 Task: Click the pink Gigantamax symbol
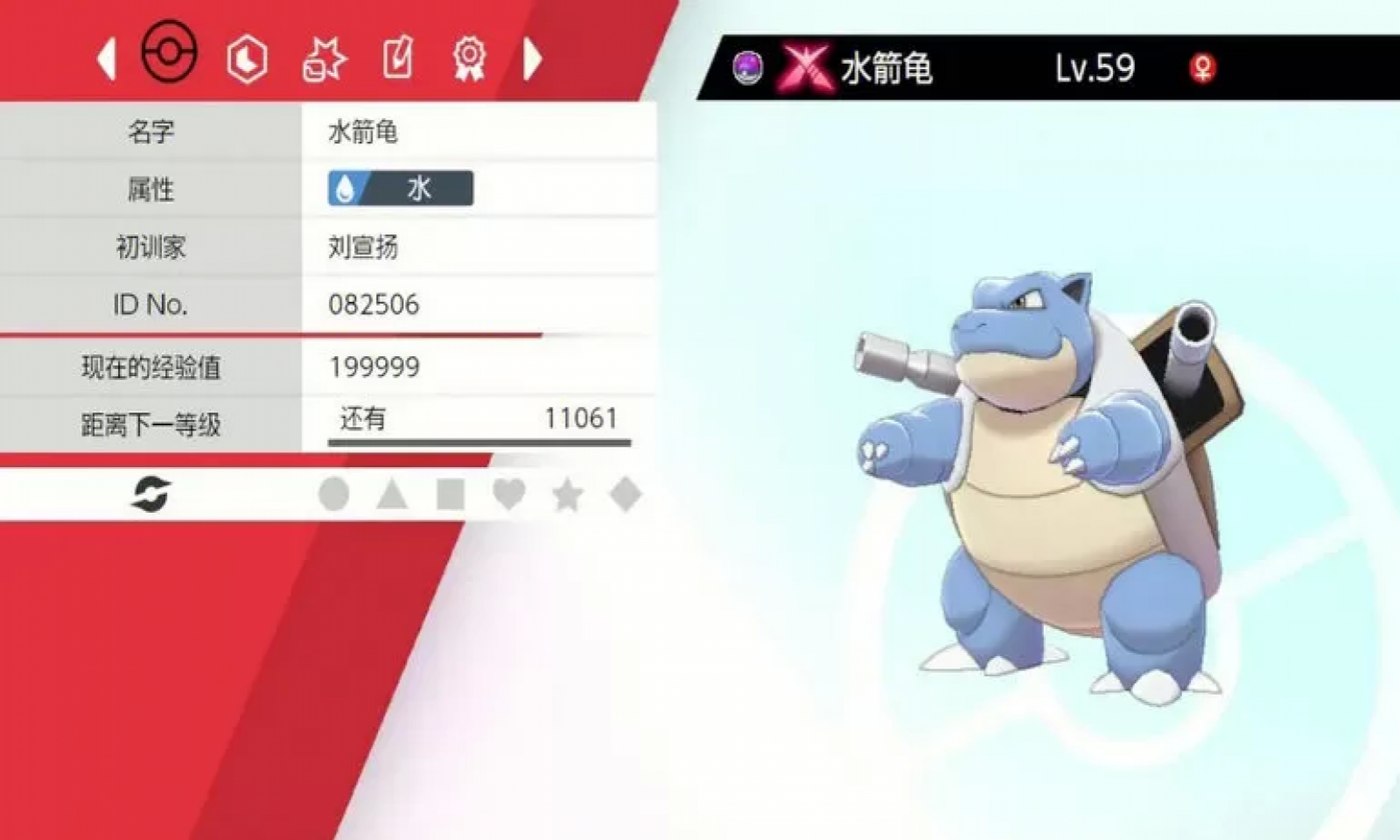pyautogui.click(x=806, y=66)
